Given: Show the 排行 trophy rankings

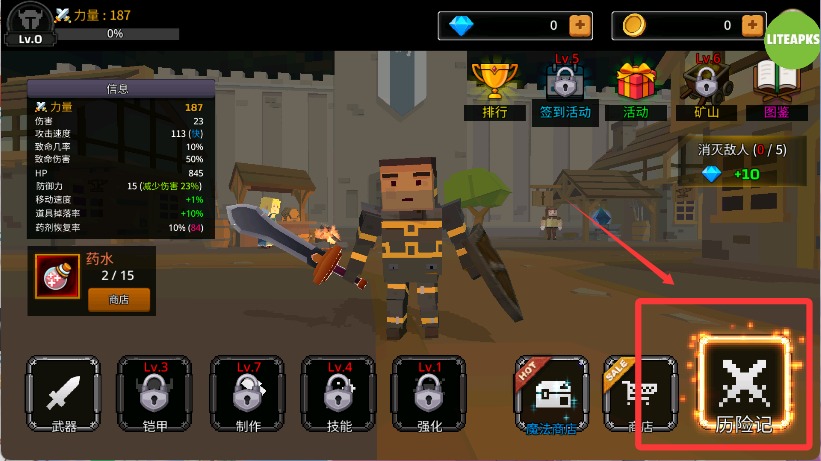Looking at the screenshot, I should 495,88.
